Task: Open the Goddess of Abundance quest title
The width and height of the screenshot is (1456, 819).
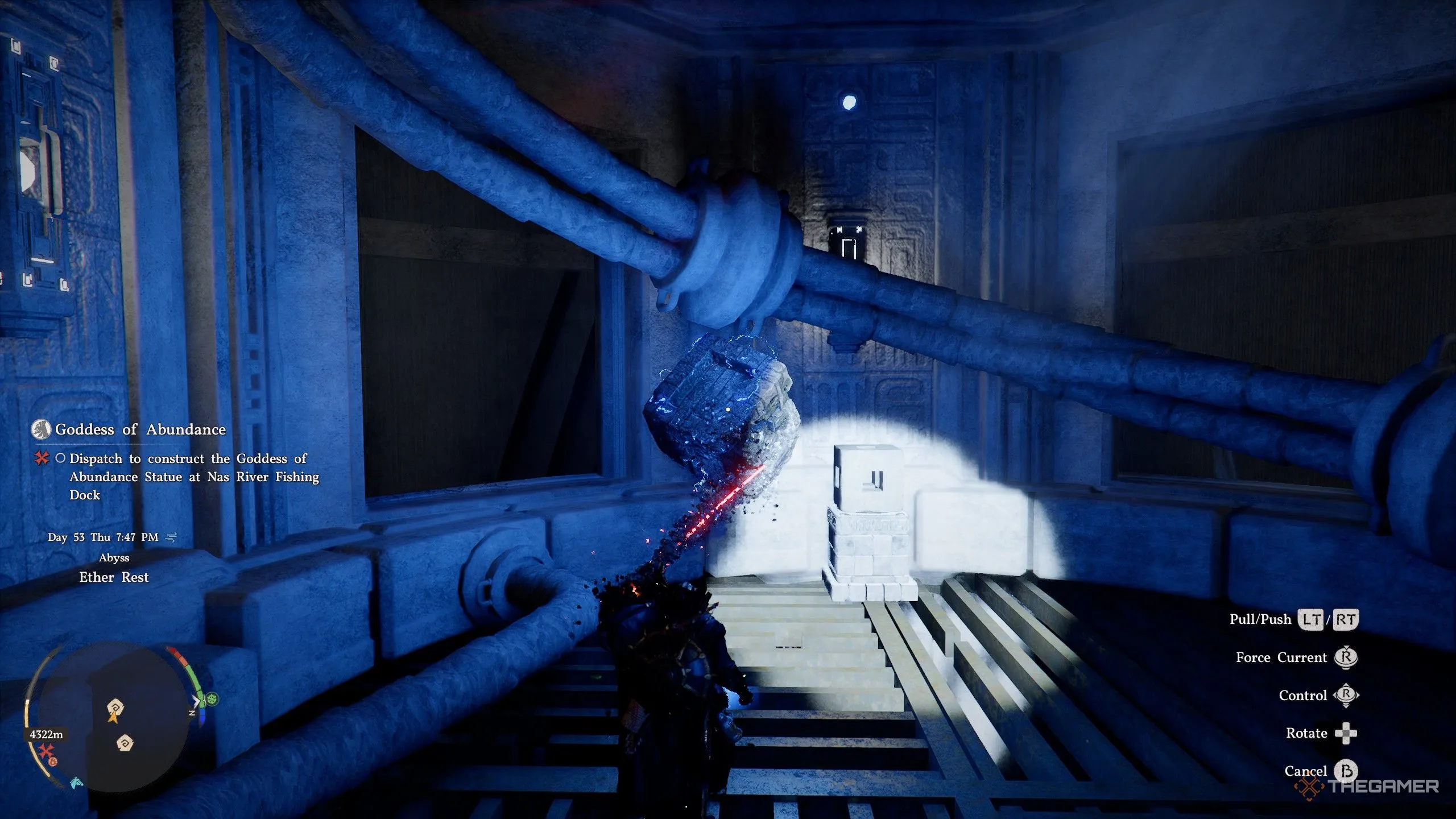Action: point(140,429)
